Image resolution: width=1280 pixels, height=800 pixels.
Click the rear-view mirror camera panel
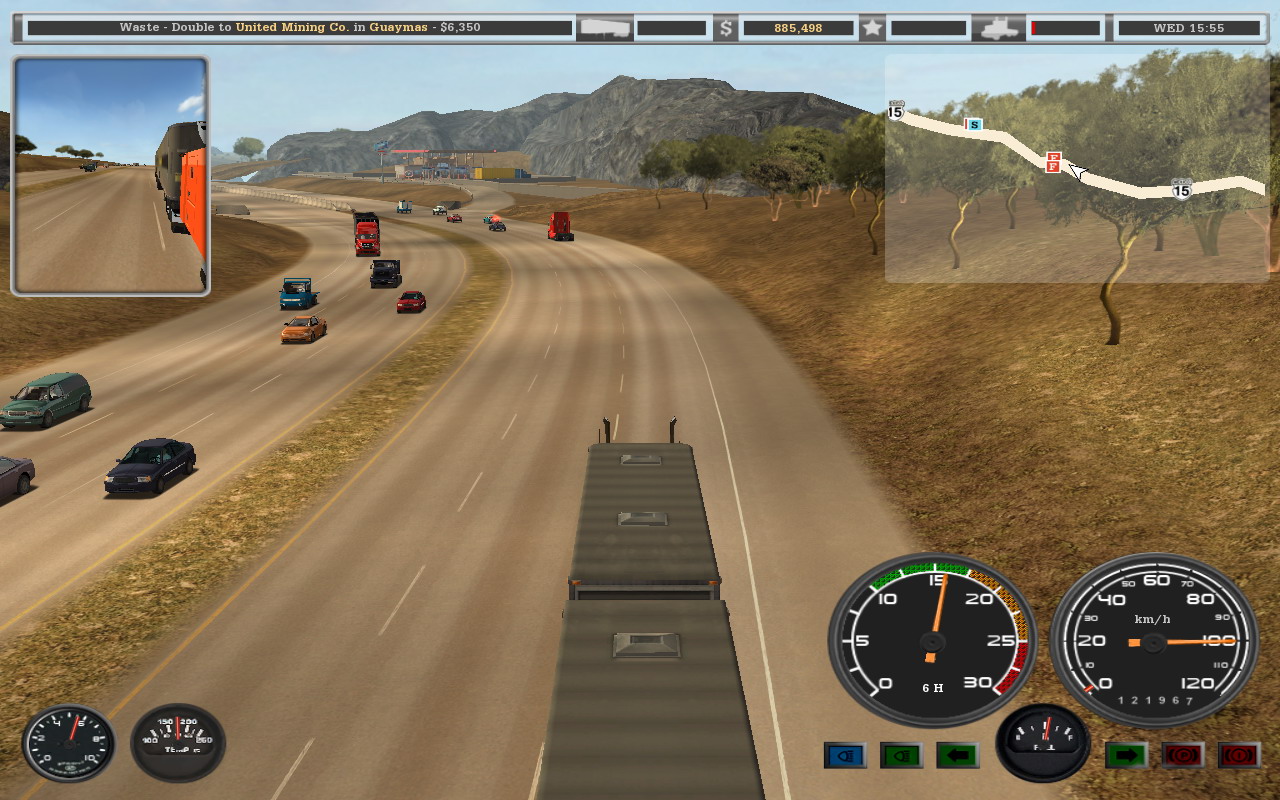(110, 176)
